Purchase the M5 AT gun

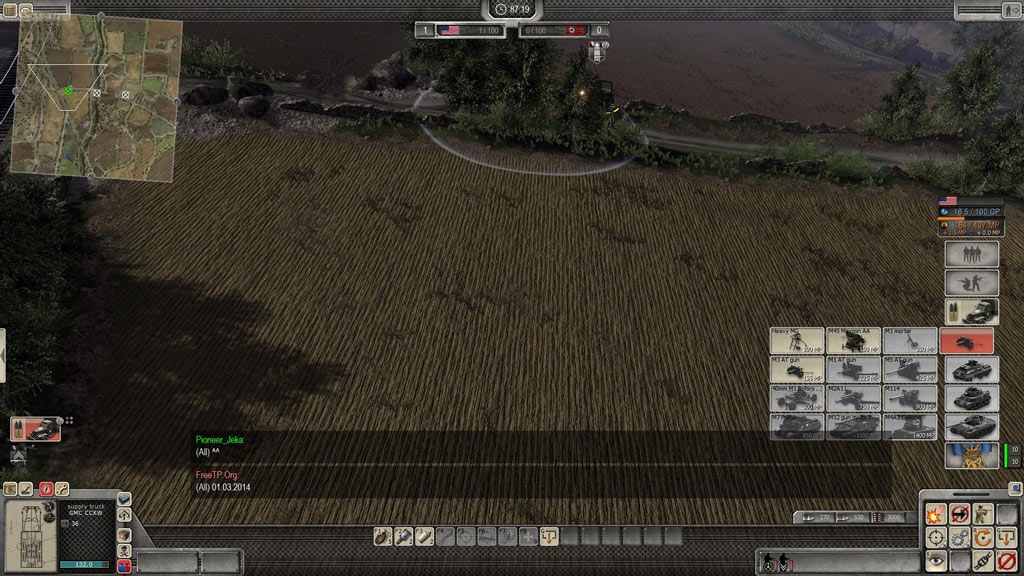coord(910,370)
